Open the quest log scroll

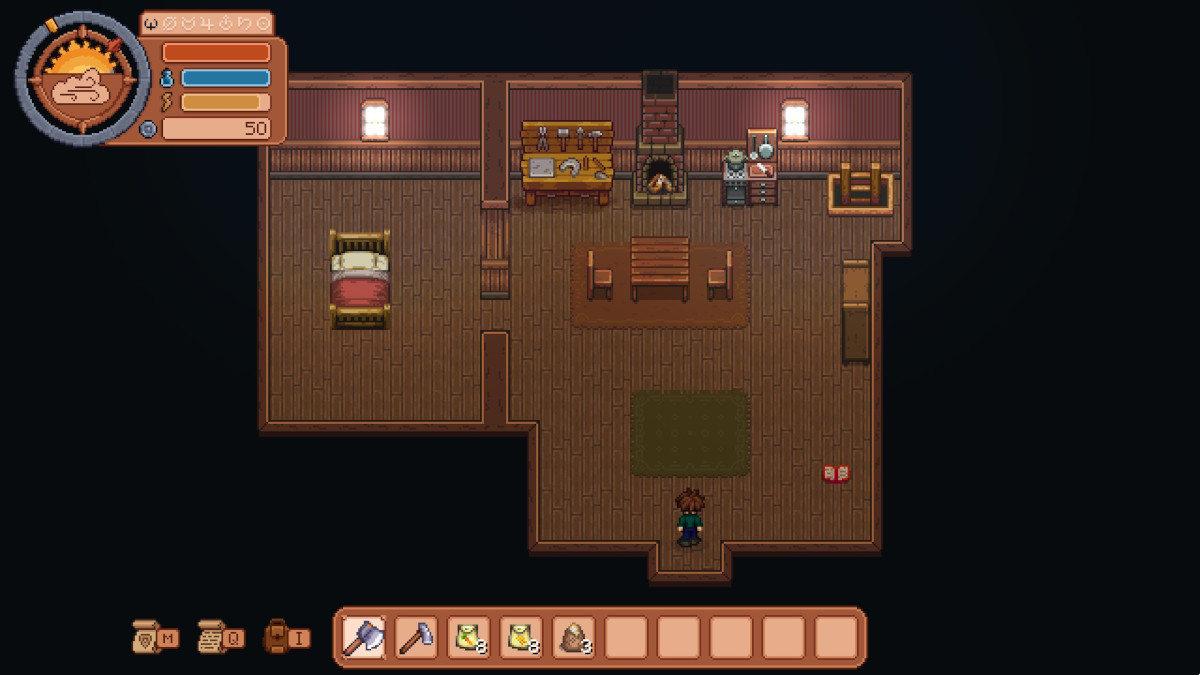(x=213, y=637)
